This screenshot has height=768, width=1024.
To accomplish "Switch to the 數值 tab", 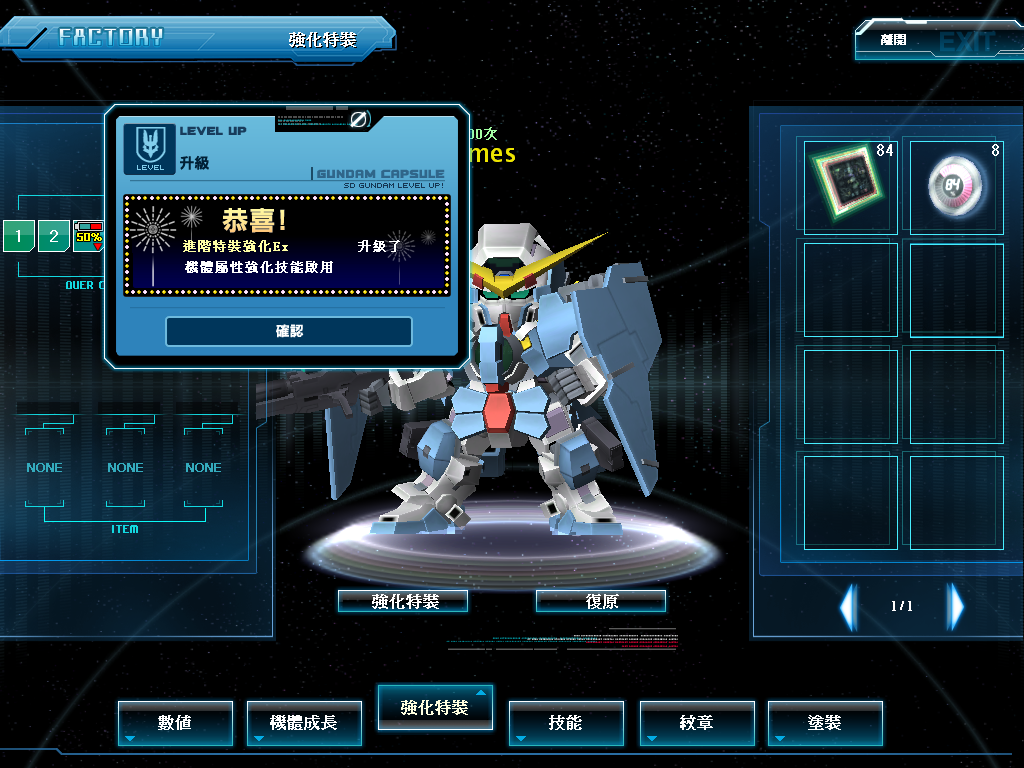I will pos(175,722).
